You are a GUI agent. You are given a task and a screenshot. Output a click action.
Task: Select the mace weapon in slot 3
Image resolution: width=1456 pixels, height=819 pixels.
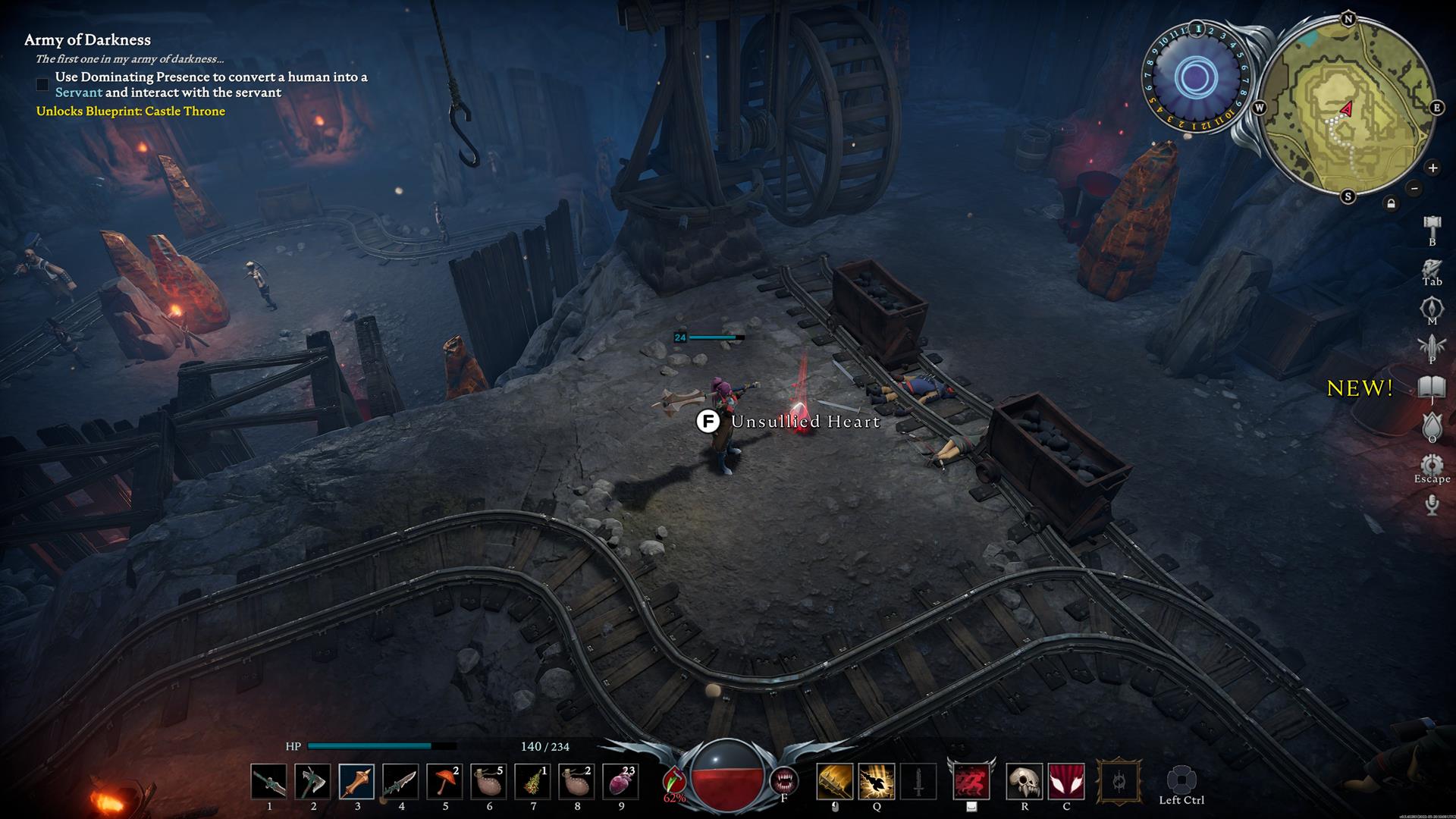(x=356, y=782)
